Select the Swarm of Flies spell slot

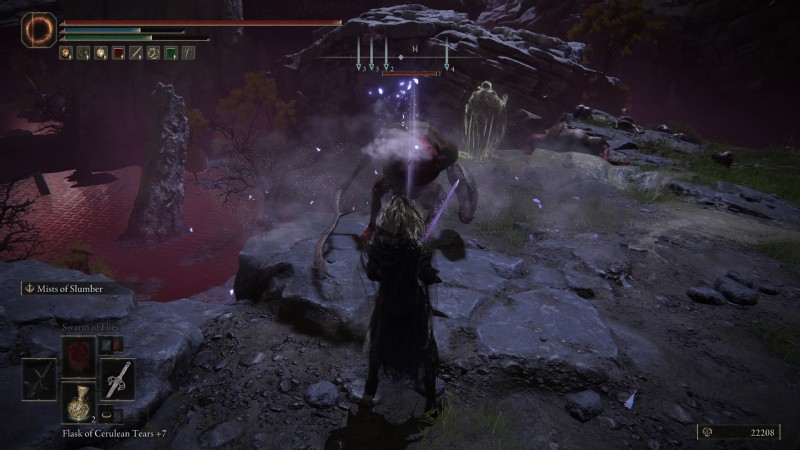pyautogui.click(x=78, y=354)
